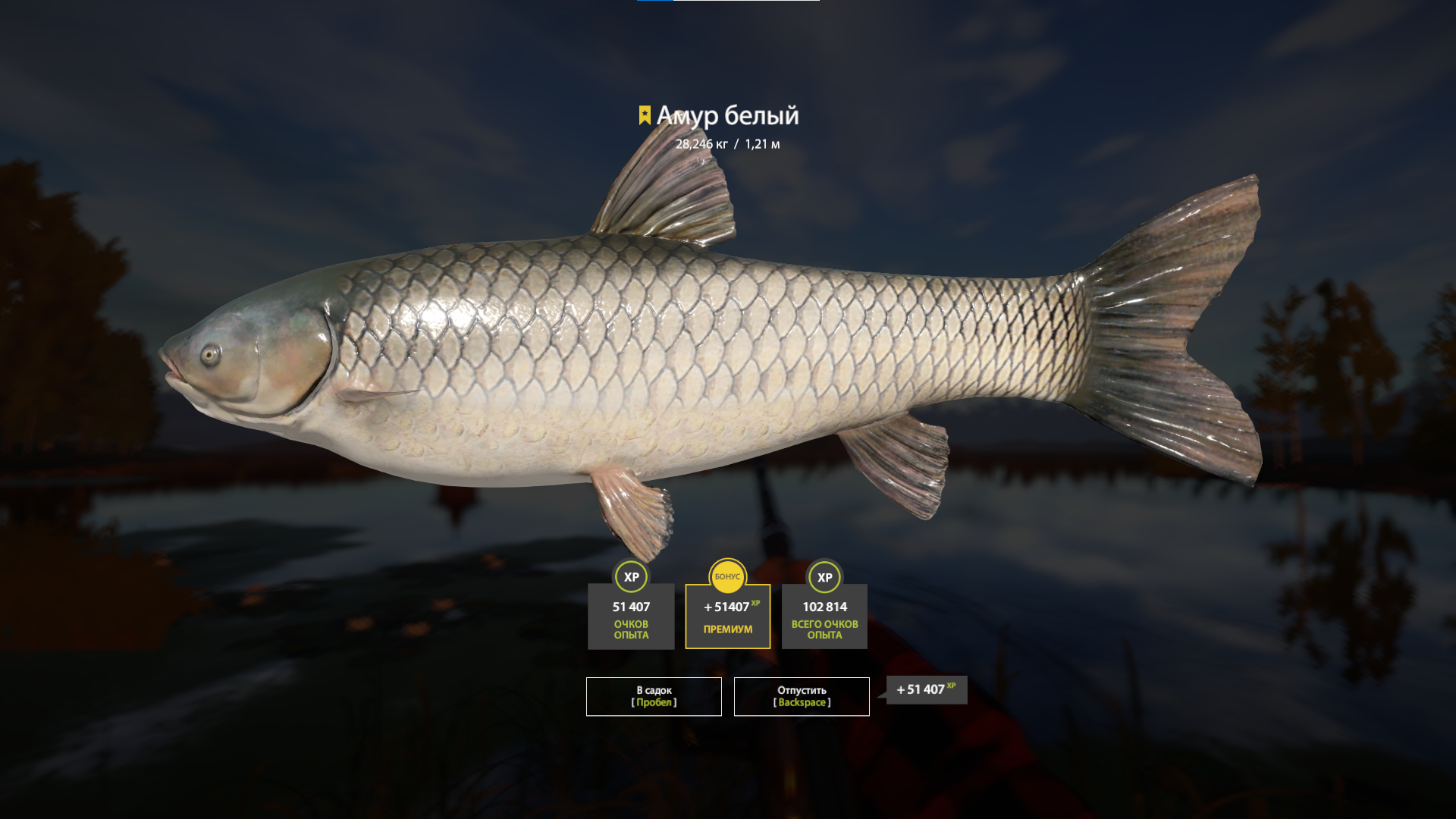Screen dimensions: 1456x819
Task: Select the Премиум bonus XP card
Action: pos(727,616)
